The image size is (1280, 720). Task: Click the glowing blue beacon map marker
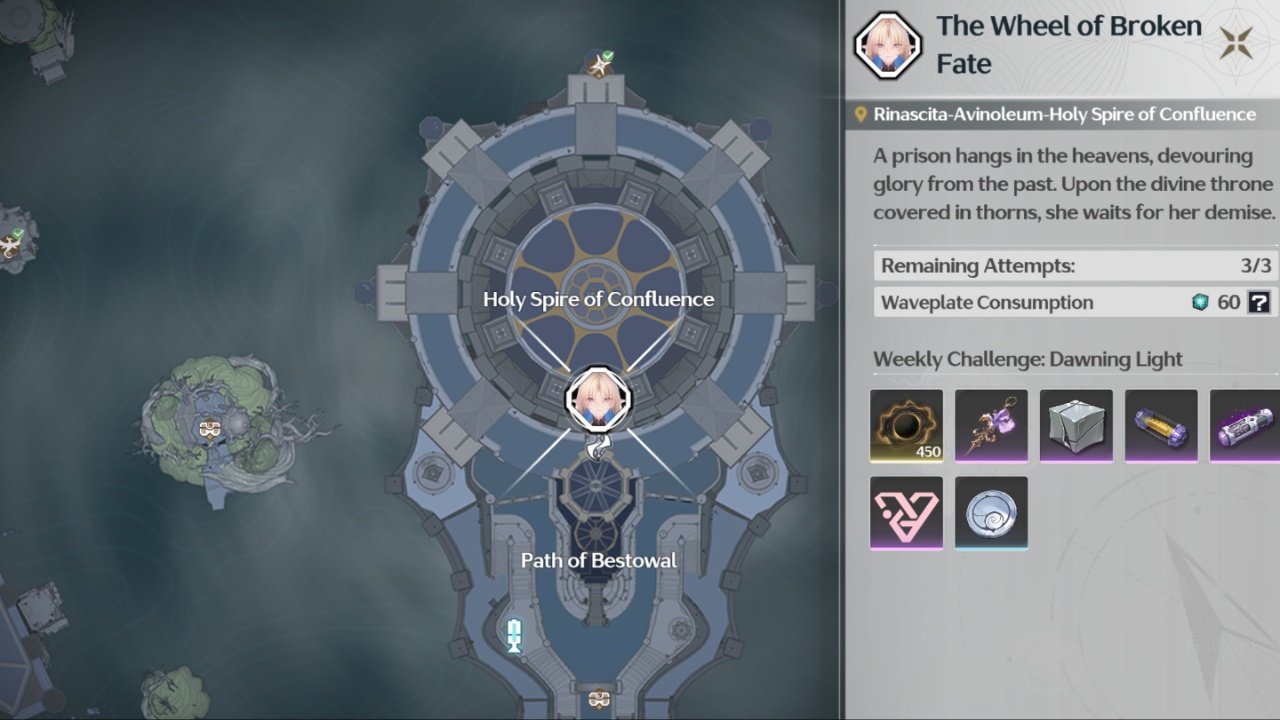[x=515, y=635]
